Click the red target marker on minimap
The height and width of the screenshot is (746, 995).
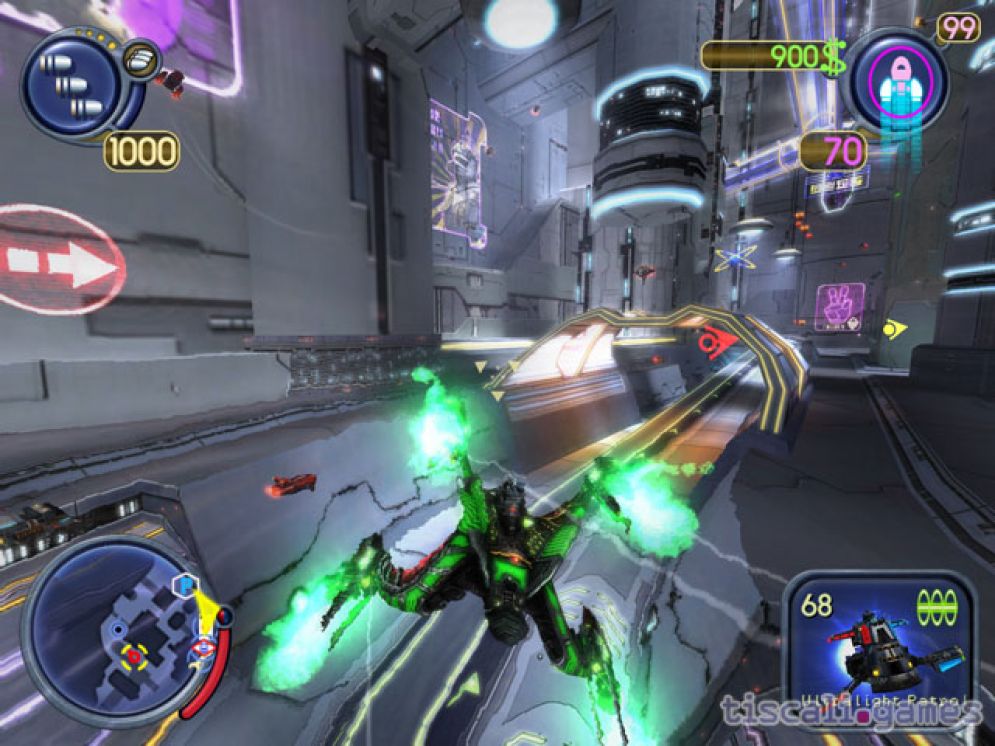click(133, 656)
